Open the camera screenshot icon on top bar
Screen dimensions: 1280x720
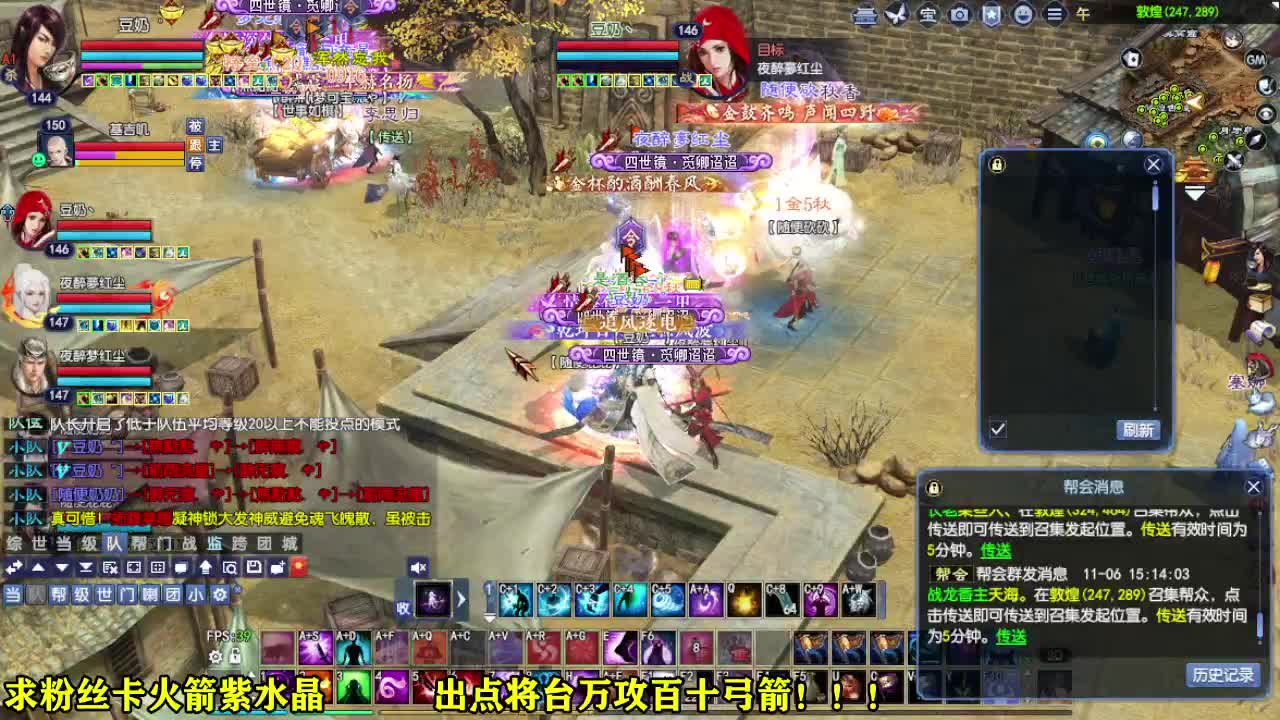coord(960,14)
